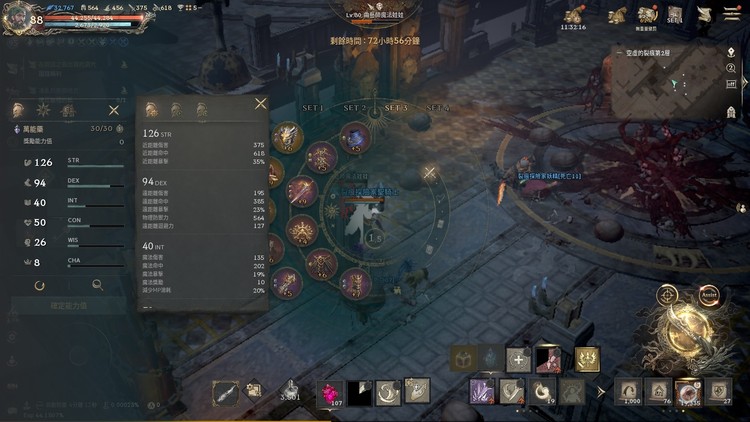Click the reset arrow below the attributes

39,285
